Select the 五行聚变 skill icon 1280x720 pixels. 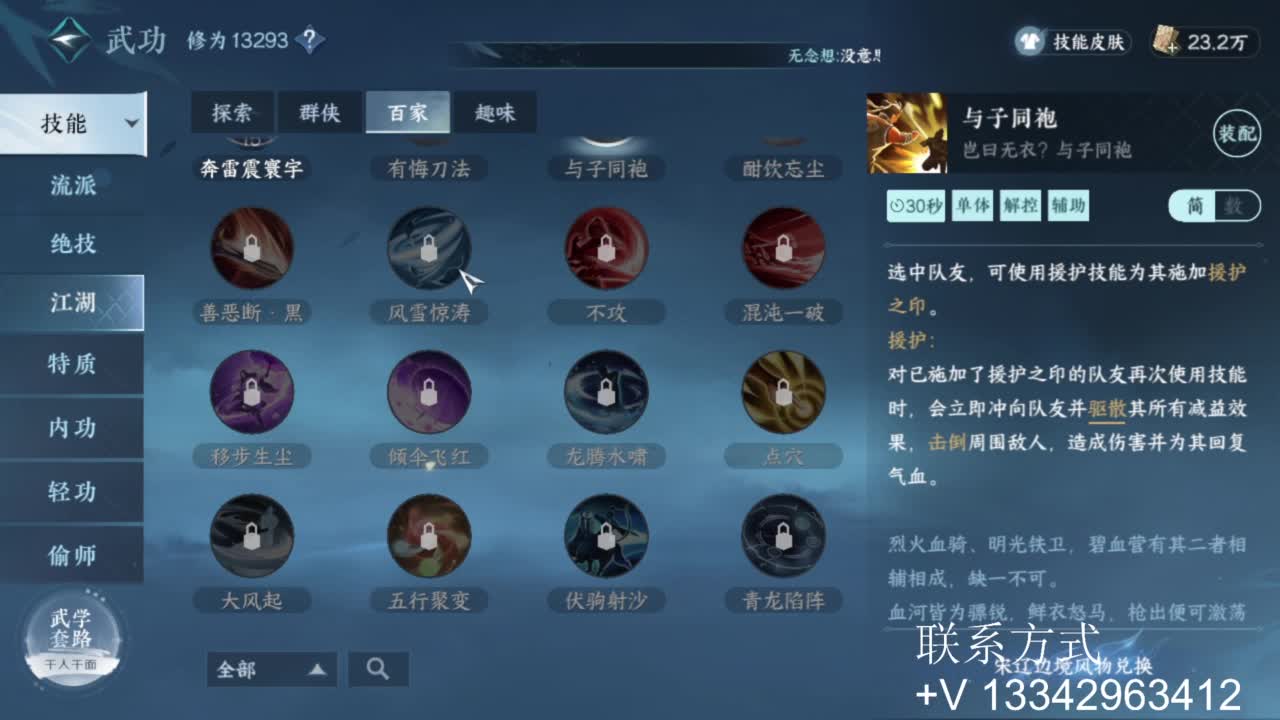tap(429, 537)
